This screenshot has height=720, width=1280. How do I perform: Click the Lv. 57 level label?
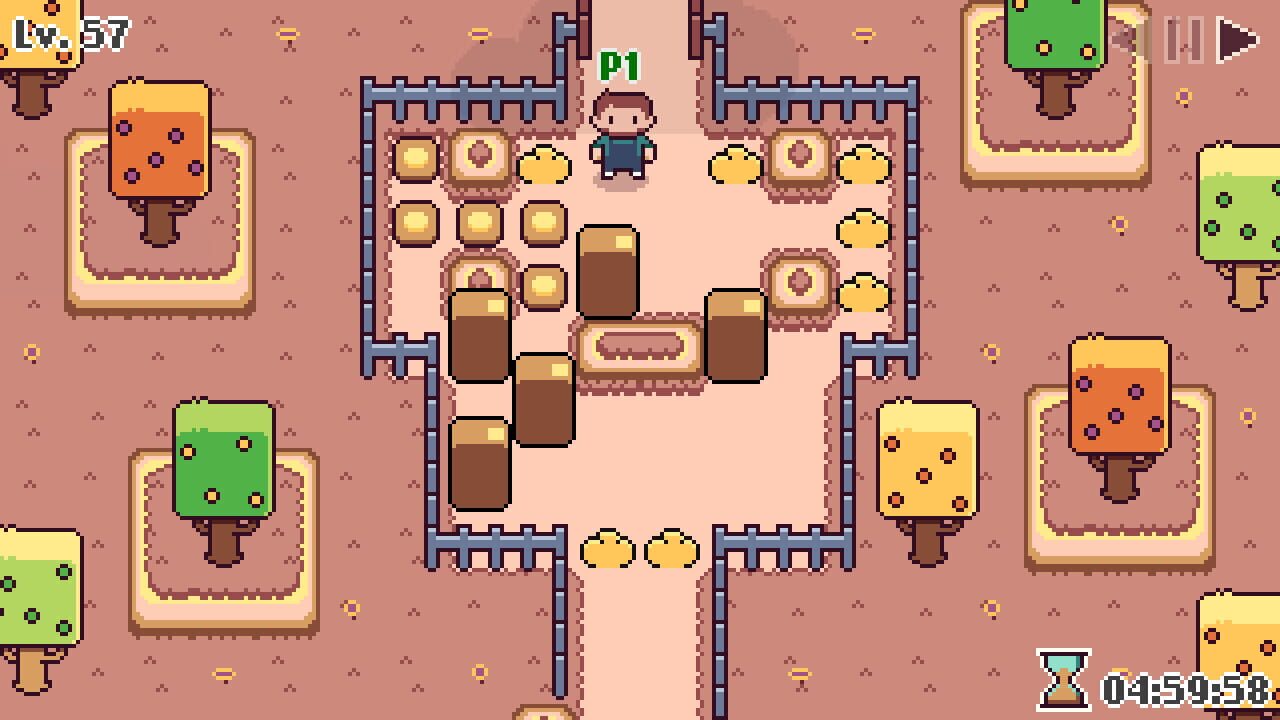point(65,33)
